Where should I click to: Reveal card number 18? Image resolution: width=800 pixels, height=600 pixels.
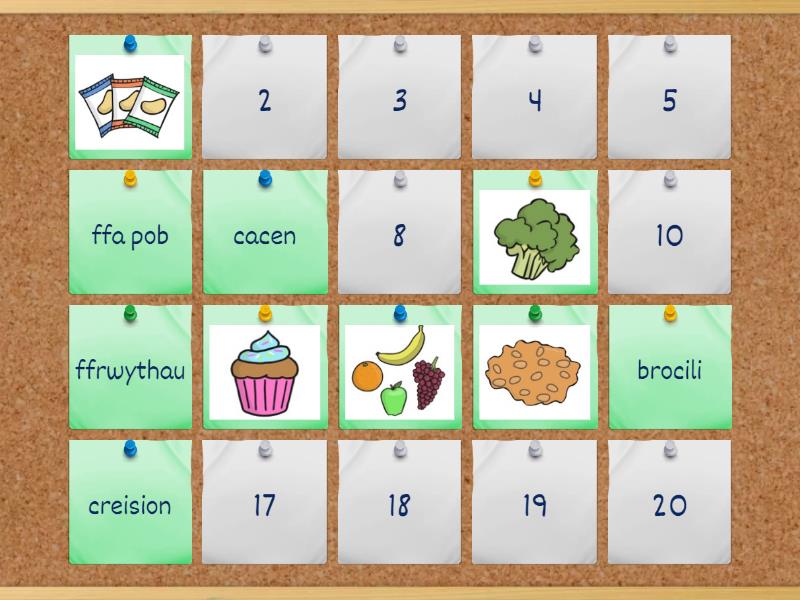(x=399, y=503)
